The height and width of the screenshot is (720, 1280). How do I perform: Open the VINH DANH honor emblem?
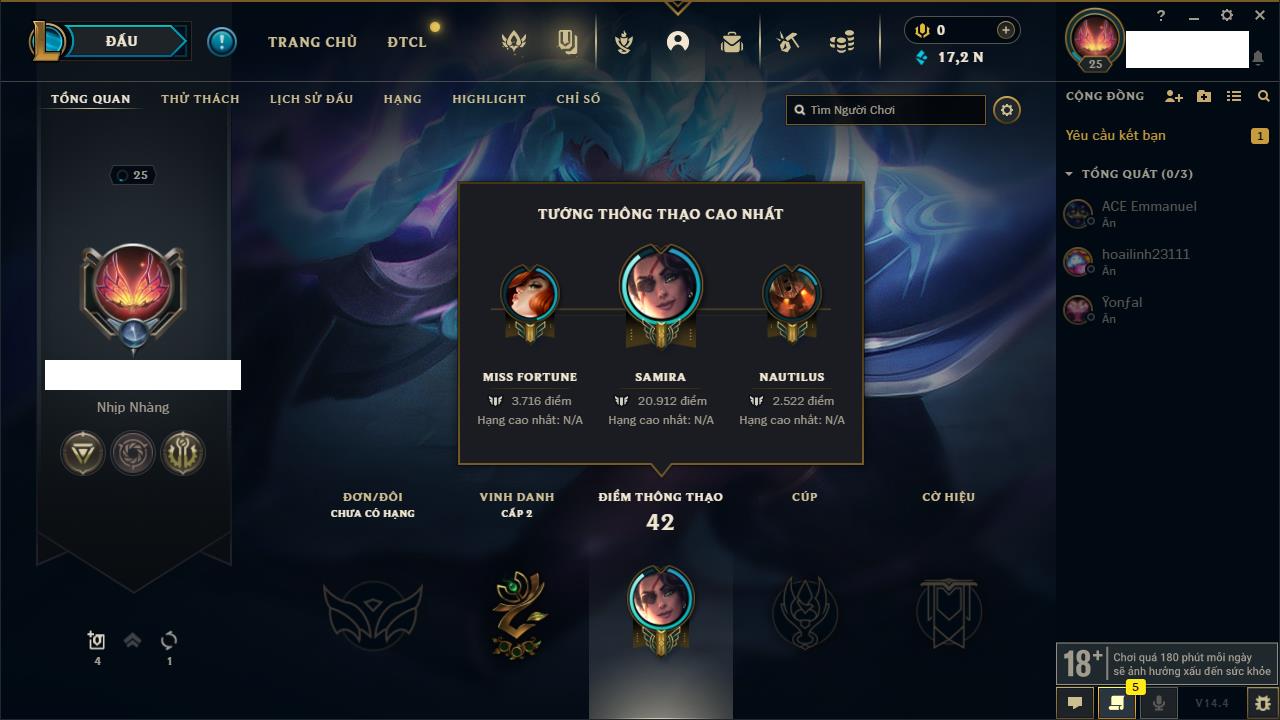click(517, 612)
